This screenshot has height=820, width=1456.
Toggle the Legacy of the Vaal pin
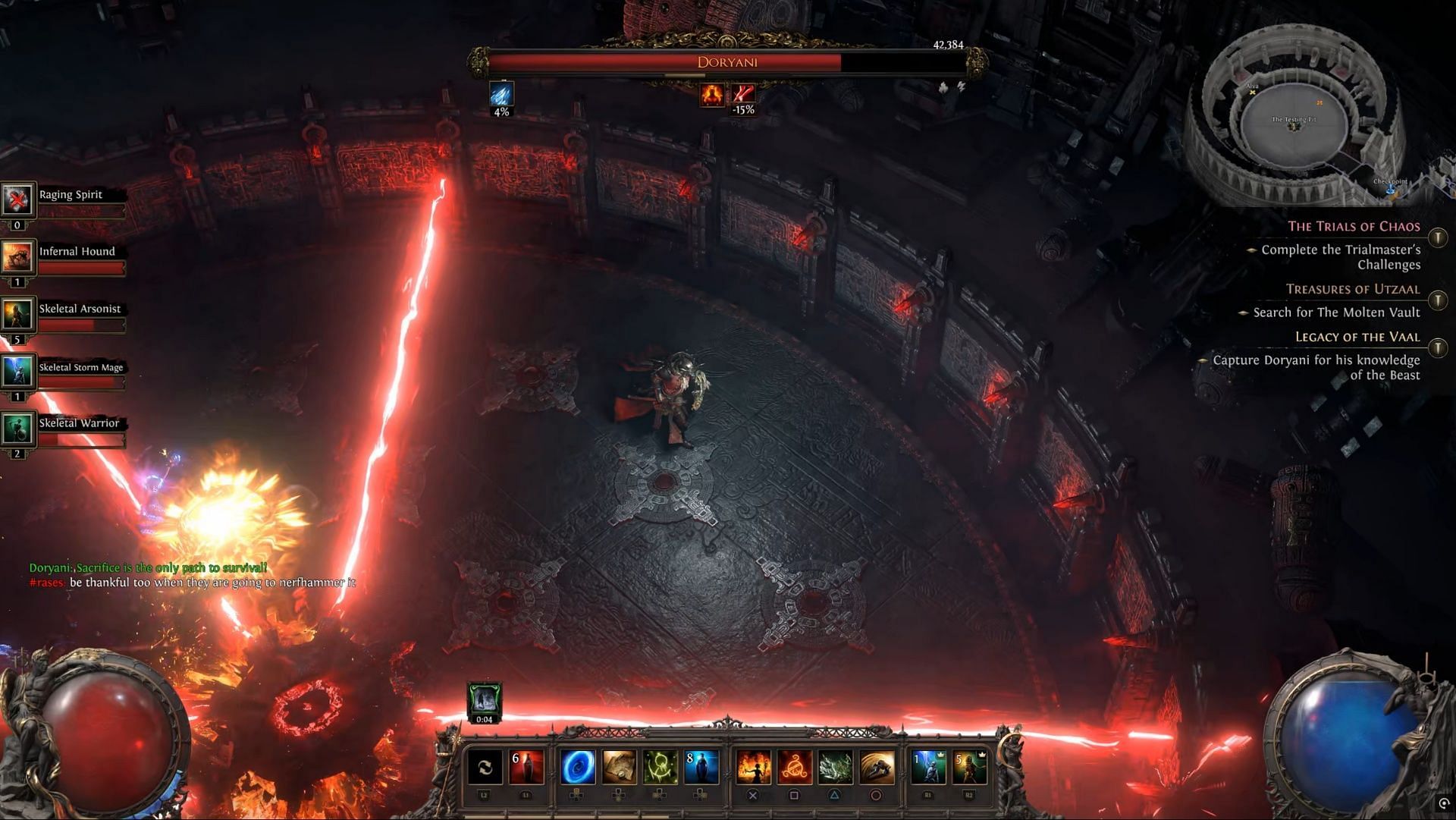(1438, 348)
